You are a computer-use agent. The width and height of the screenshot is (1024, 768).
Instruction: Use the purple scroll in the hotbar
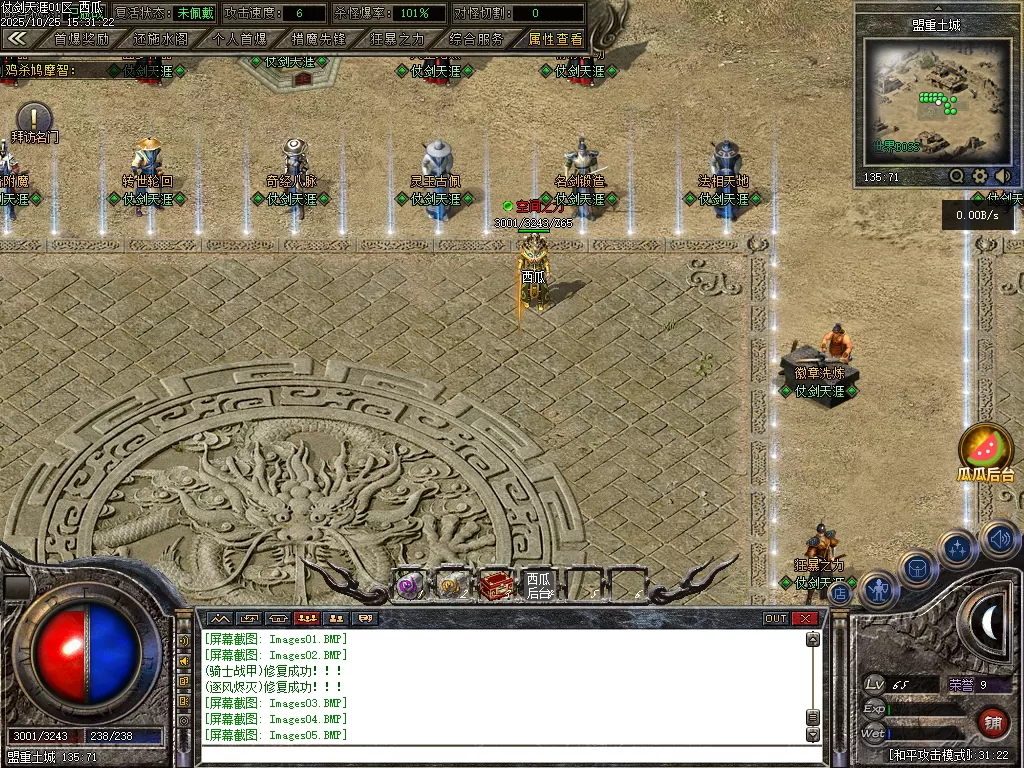pos(409,586)
